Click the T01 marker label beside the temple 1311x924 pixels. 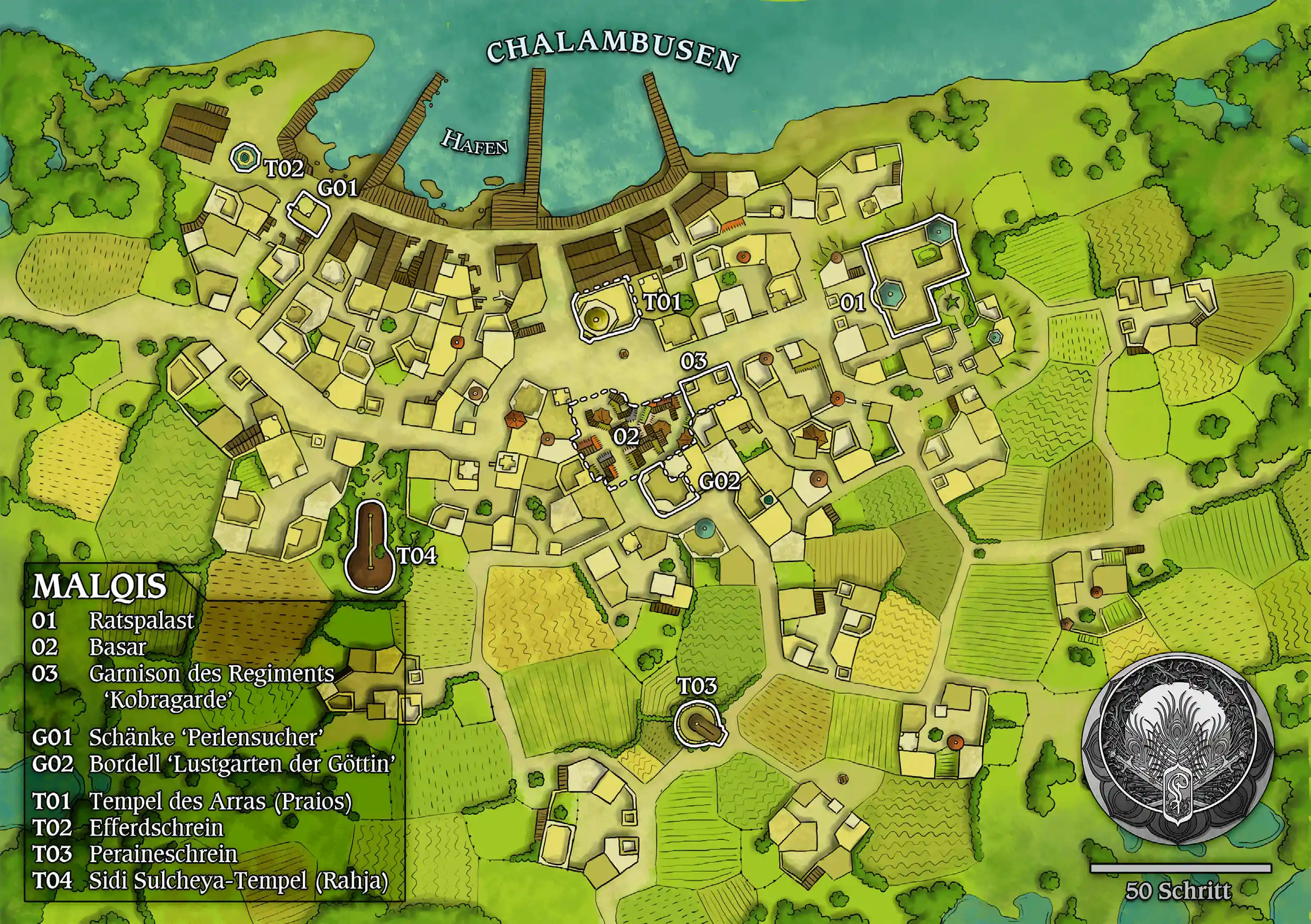[662, 302]
